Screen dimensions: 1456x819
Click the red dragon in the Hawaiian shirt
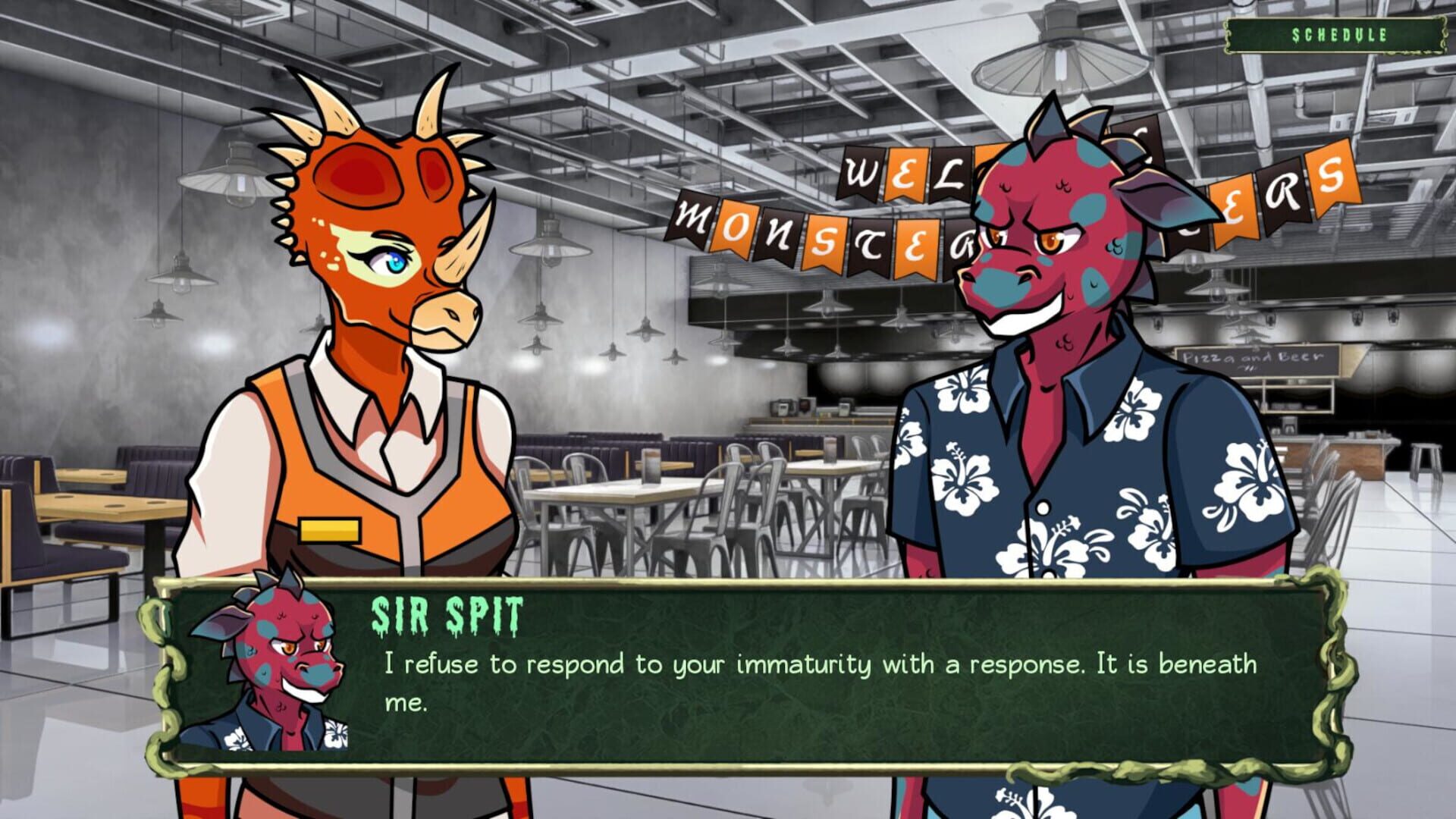[1062, 455]
